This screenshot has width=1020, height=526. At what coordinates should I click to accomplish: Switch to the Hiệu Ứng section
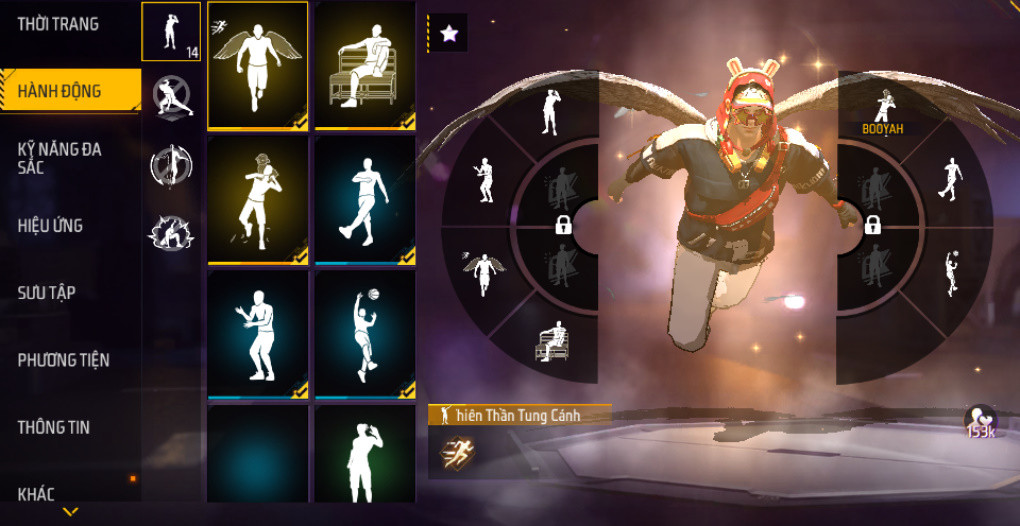50,226
